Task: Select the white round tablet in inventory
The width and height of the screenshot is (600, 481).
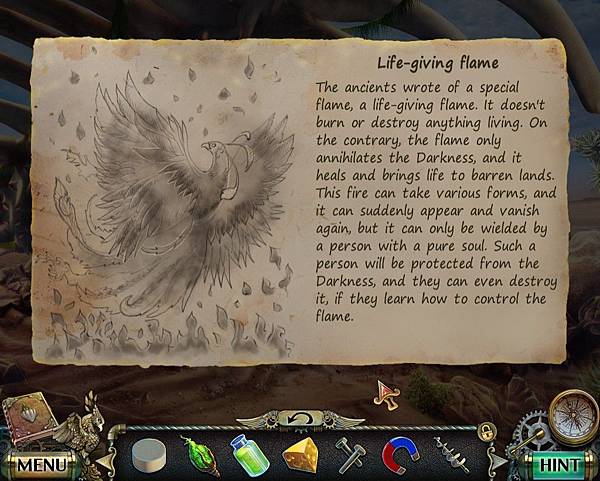Action: pos(148,456)
